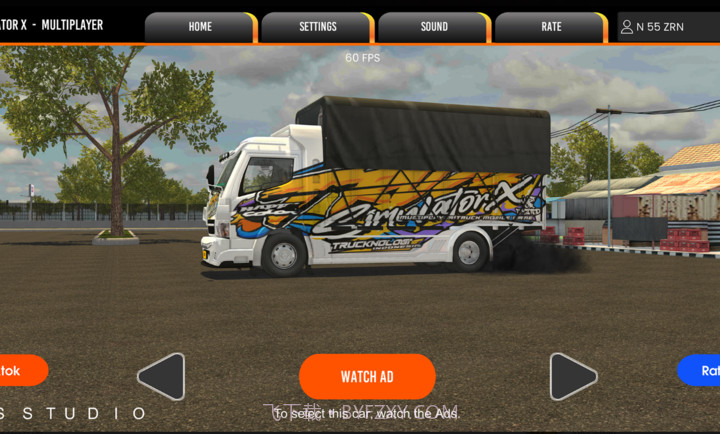Show the previous truck with left arrow
The image size is (720, 434).
[162, 377]
